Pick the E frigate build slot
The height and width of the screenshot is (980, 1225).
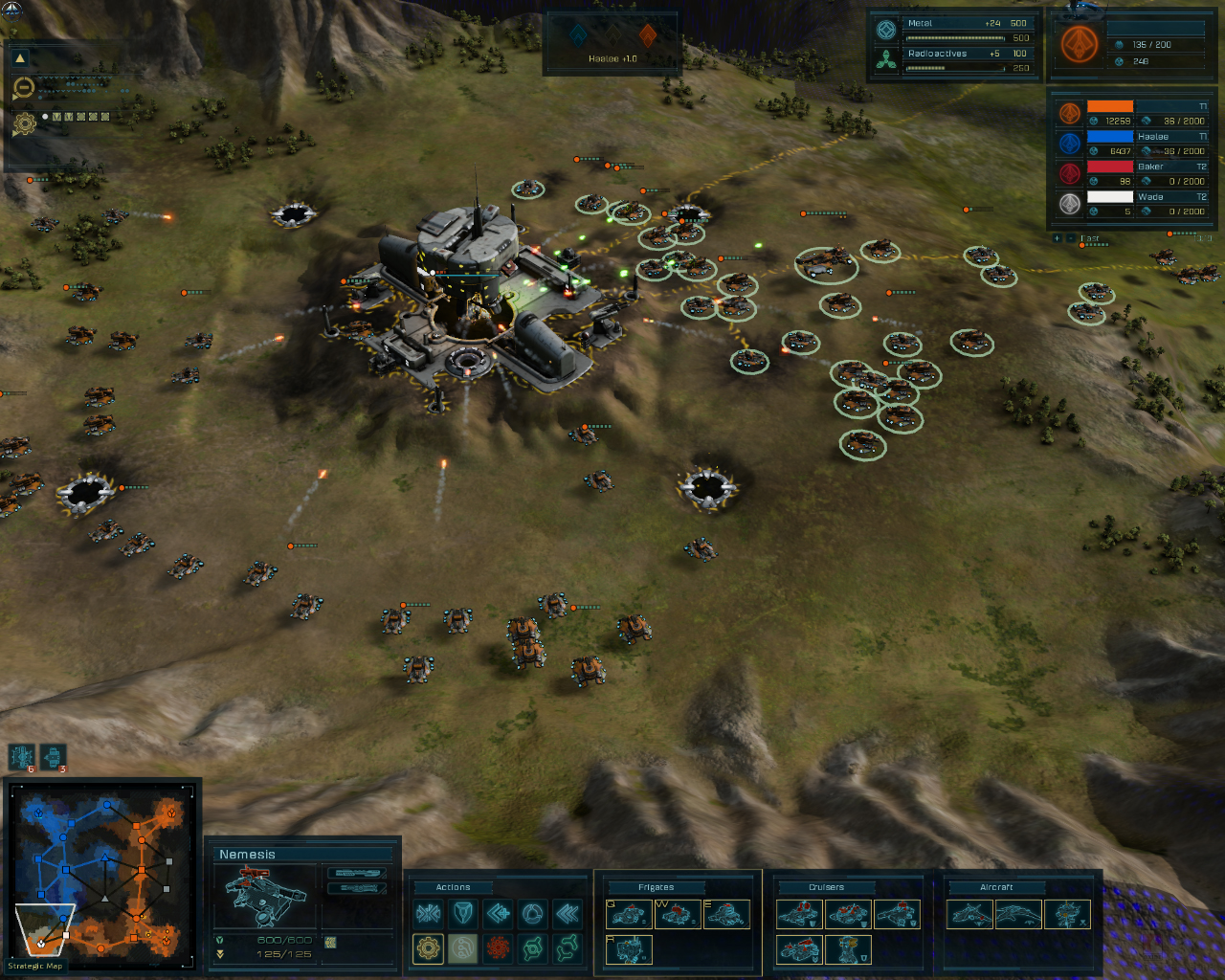point(726,915)
